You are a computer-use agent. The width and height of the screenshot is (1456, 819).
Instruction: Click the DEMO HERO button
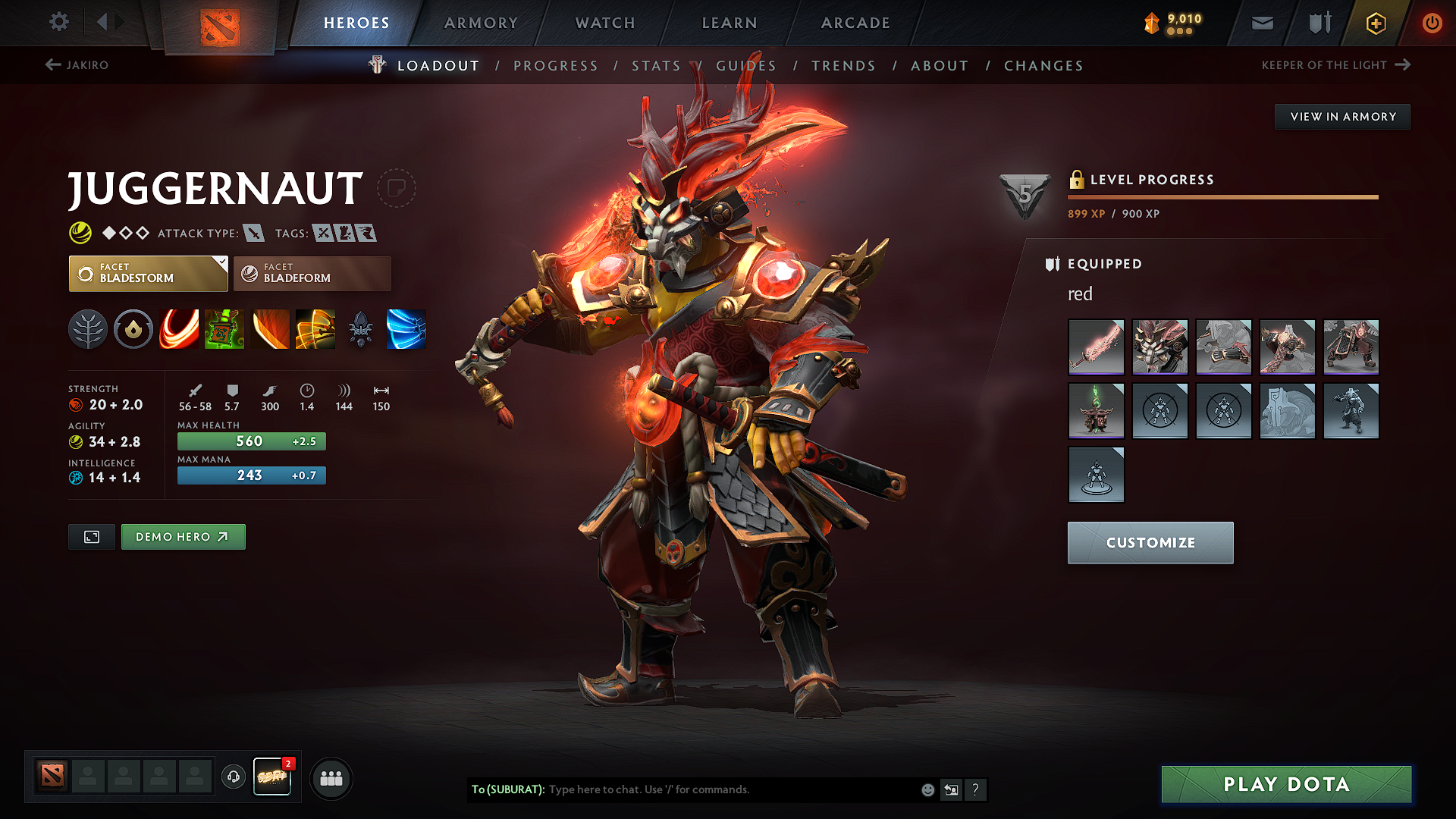[183, 536]
